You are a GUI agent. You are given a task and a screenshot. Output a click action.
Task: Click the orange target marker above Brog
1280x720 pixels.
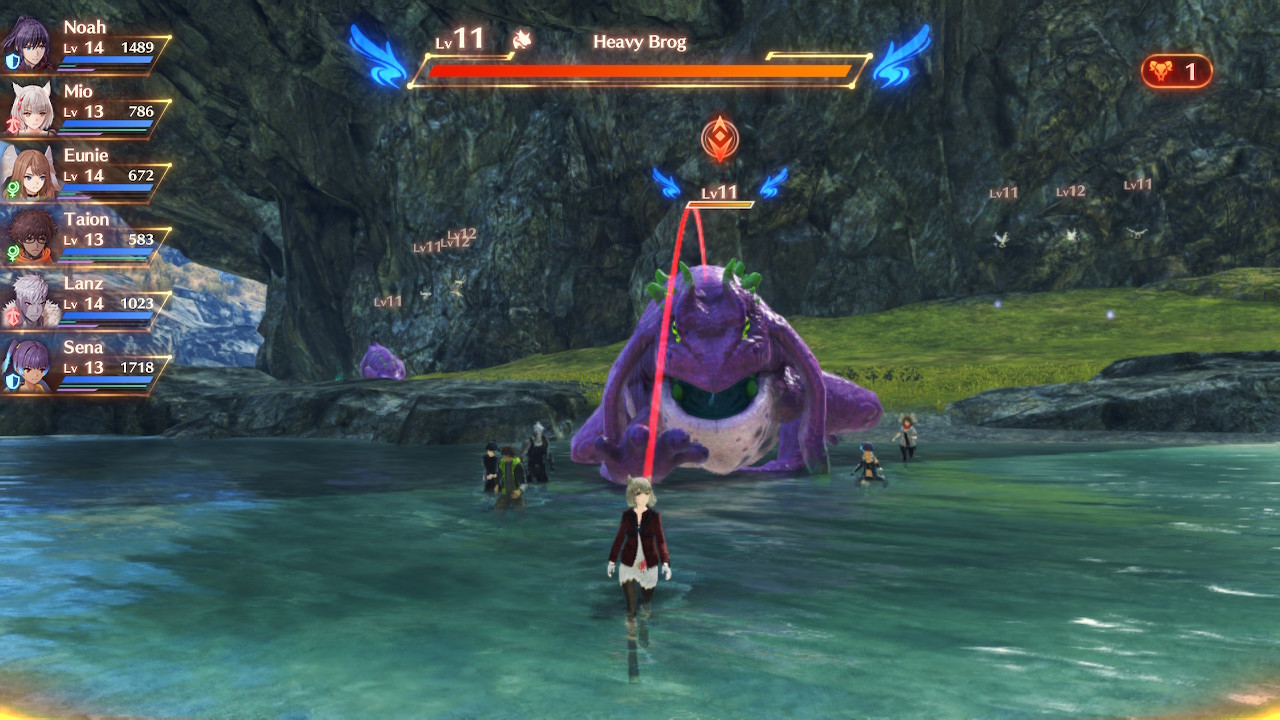(719, 139)
